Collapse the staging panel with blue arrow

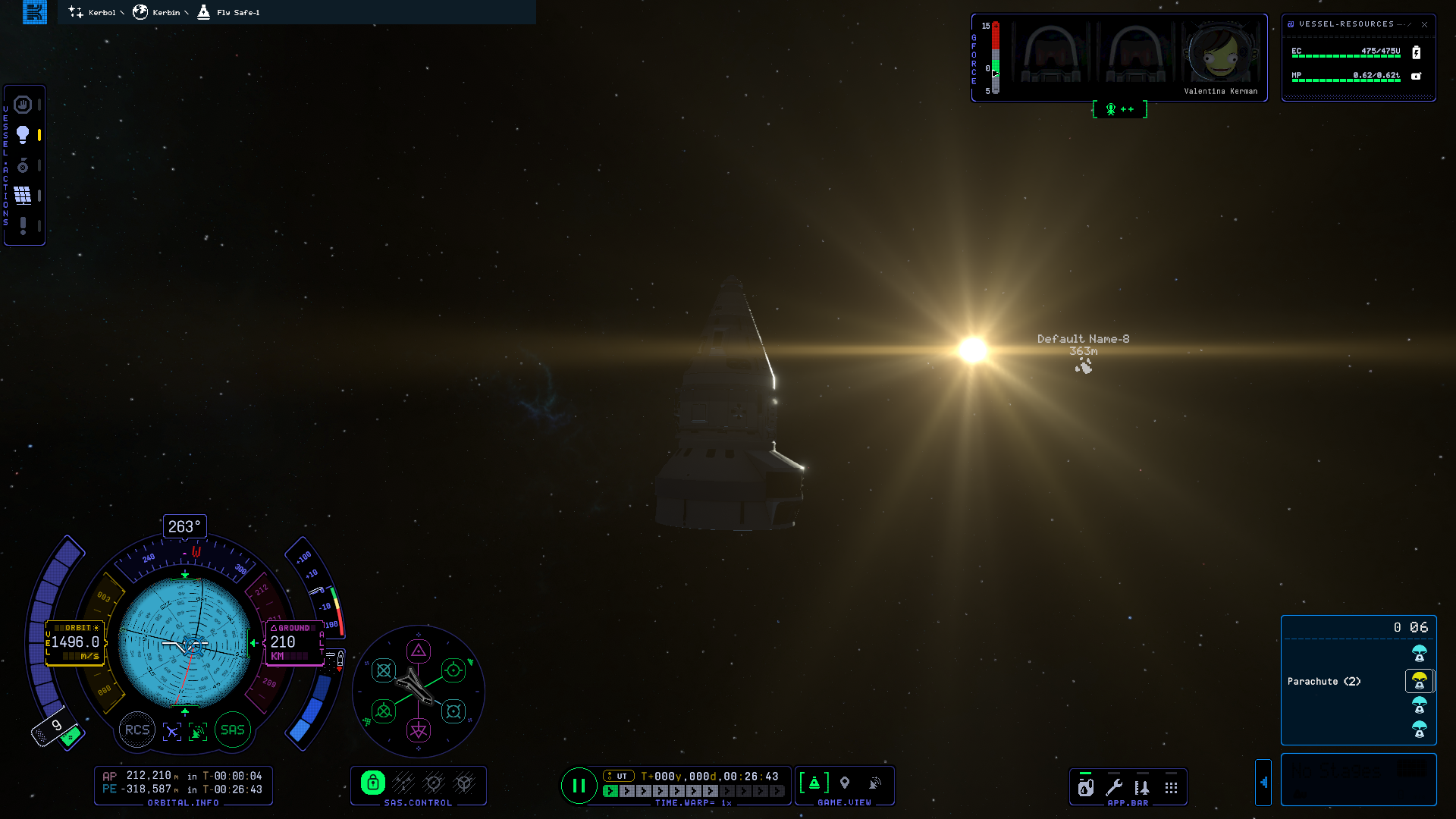click(1263, 783)
